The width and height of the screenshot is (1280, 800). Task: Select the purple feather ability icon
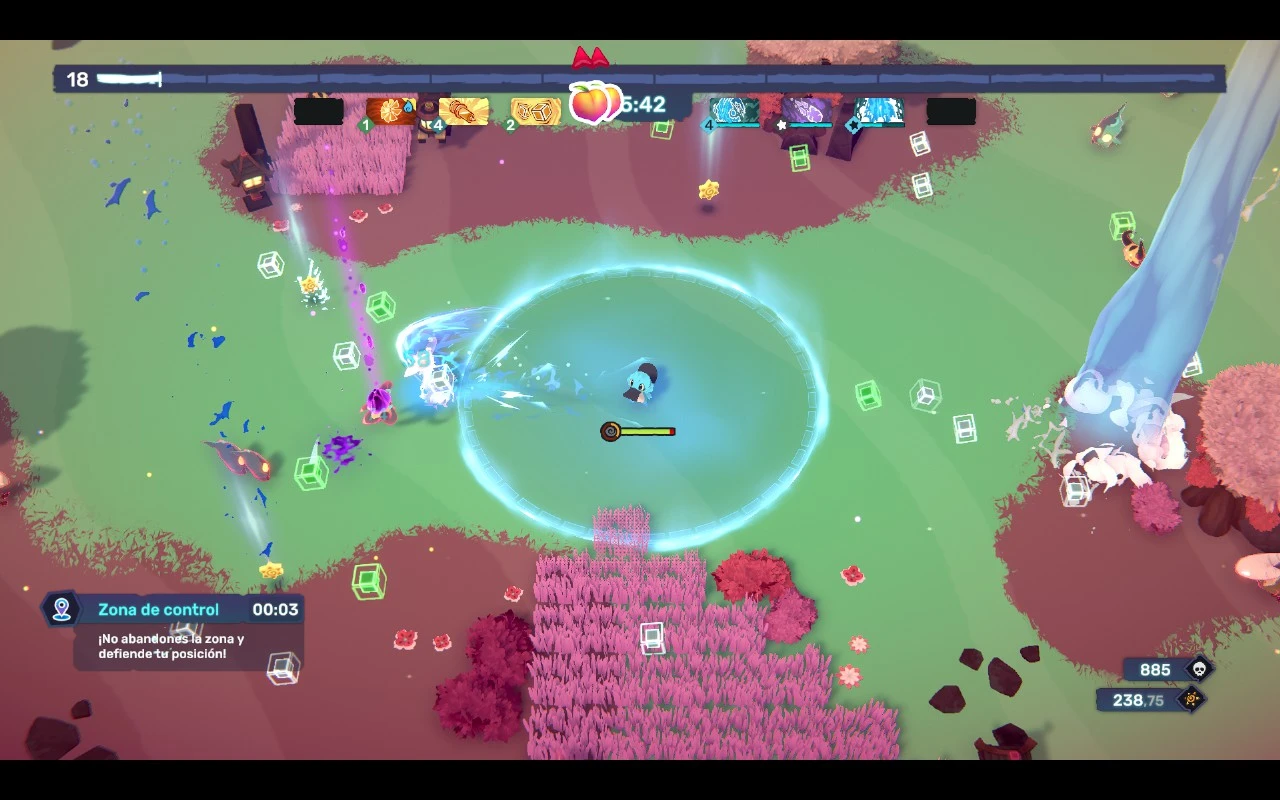[x=806, y=111]
